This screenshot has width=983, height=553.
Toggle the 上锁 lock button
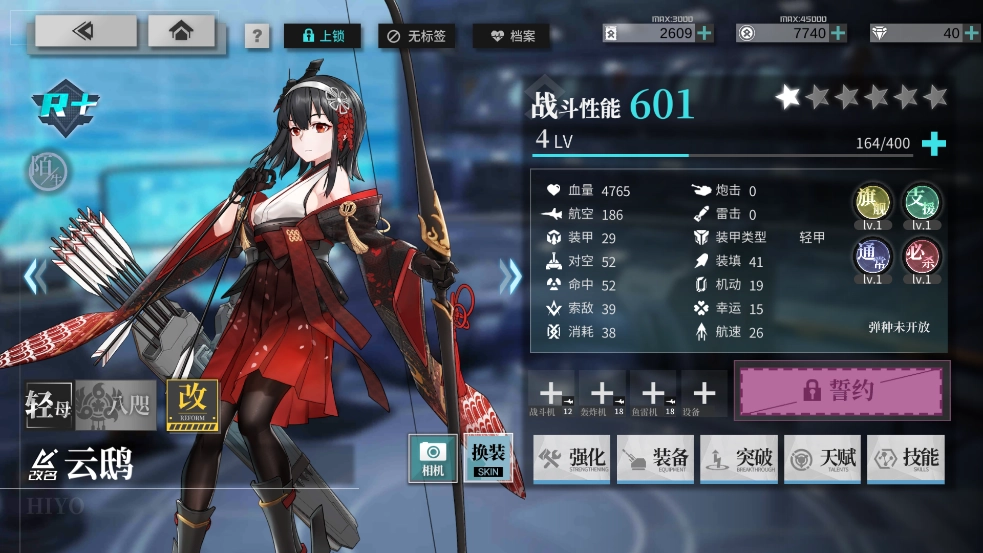tap(322, 36)
